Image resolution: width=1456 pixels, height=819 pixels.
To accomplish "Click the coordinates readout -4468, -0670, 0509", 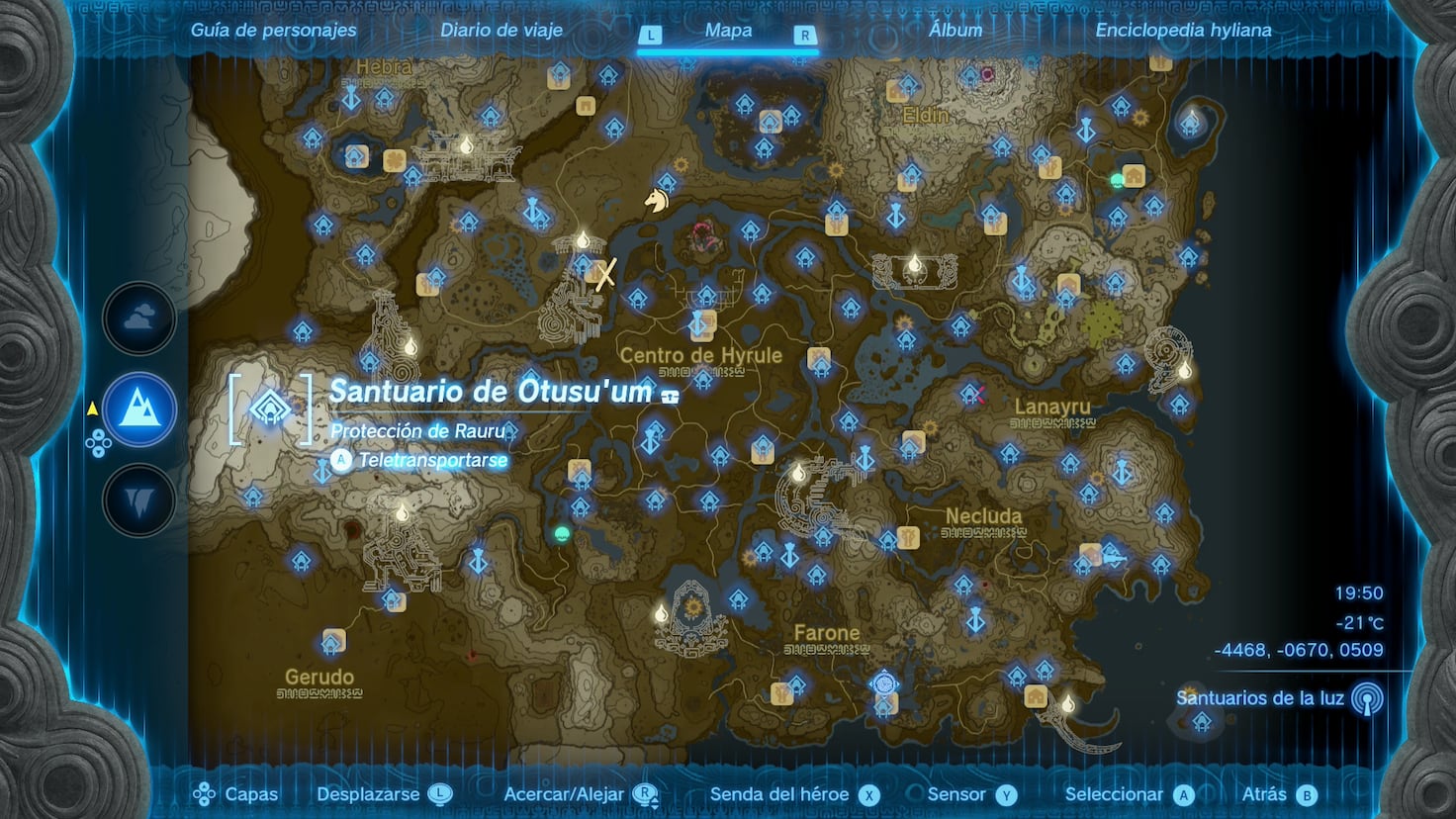I will click(1298, 648).
